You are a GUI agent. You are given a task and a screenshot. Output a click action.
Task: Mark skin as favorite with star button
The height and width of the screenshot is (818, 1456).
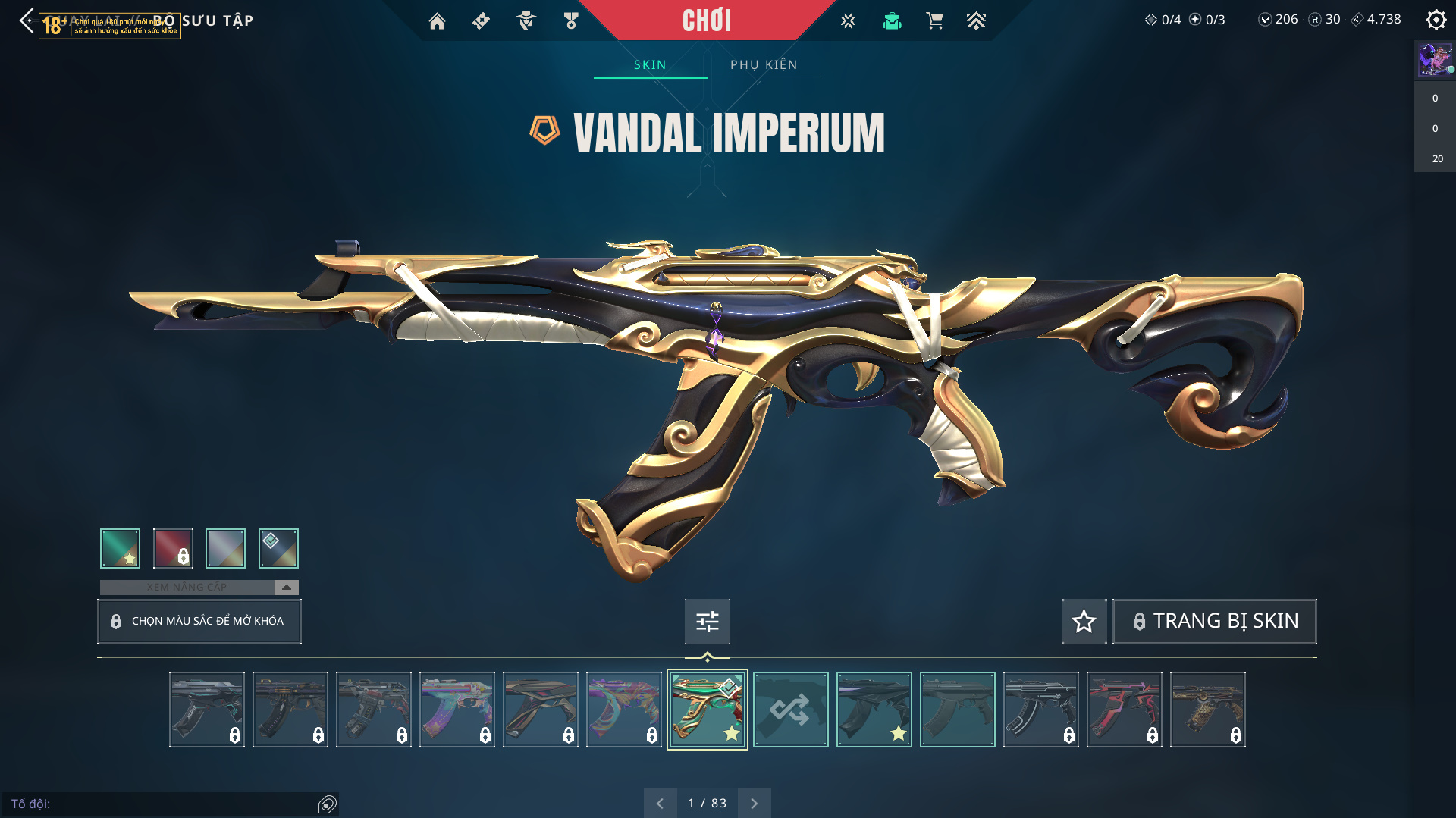1084,622
